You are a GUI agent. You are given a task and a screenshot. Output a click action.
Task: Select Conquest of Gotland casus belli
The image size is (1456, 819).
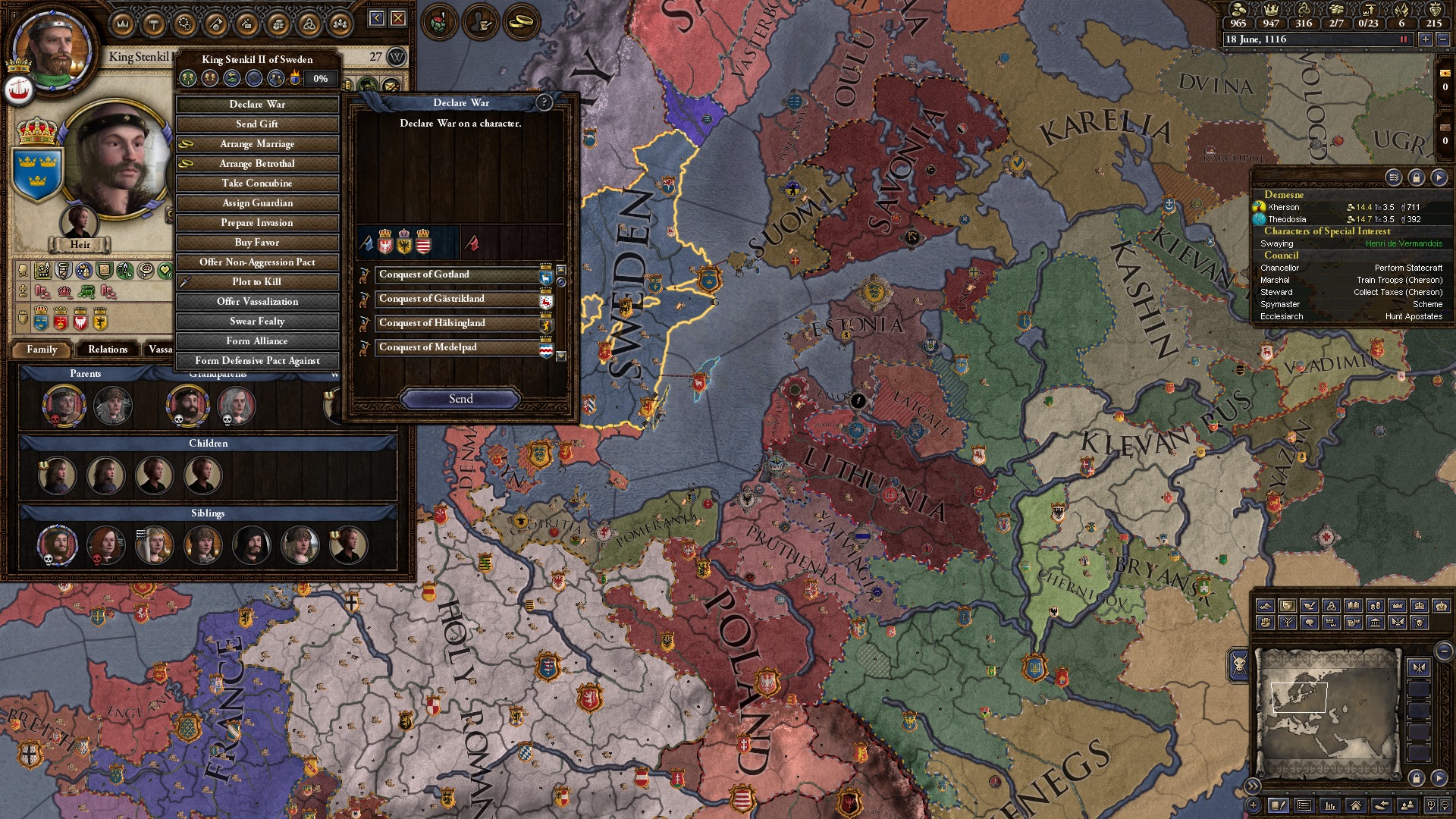[457, 275]
